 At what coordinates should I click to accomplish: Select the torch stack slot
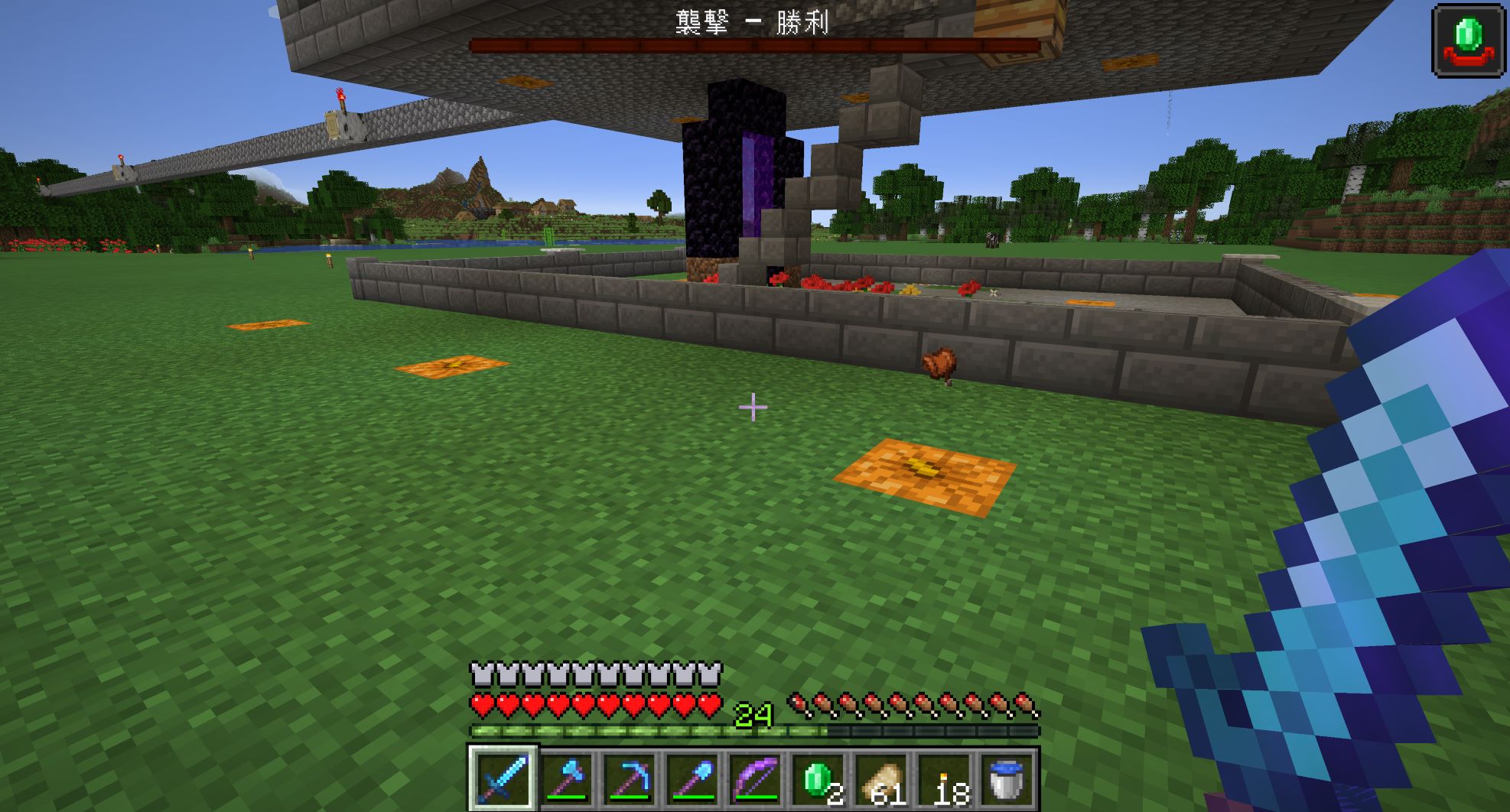click(945, 778)
